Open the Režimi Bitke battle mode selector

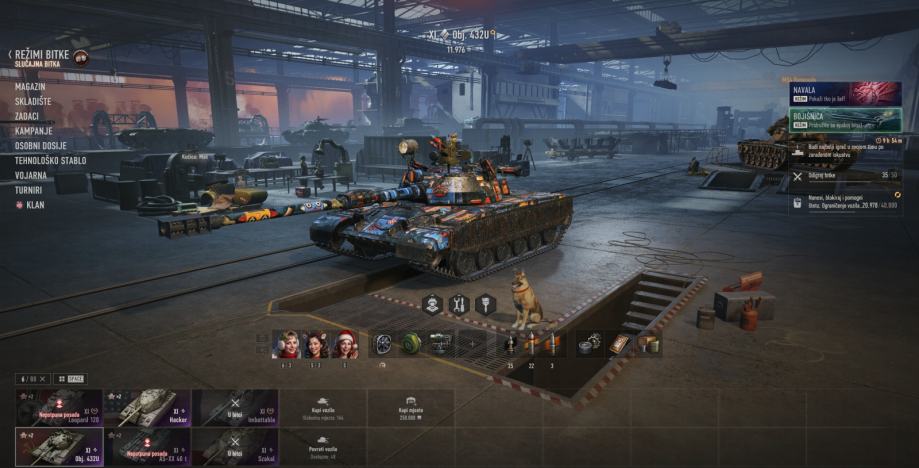point(41,56)
